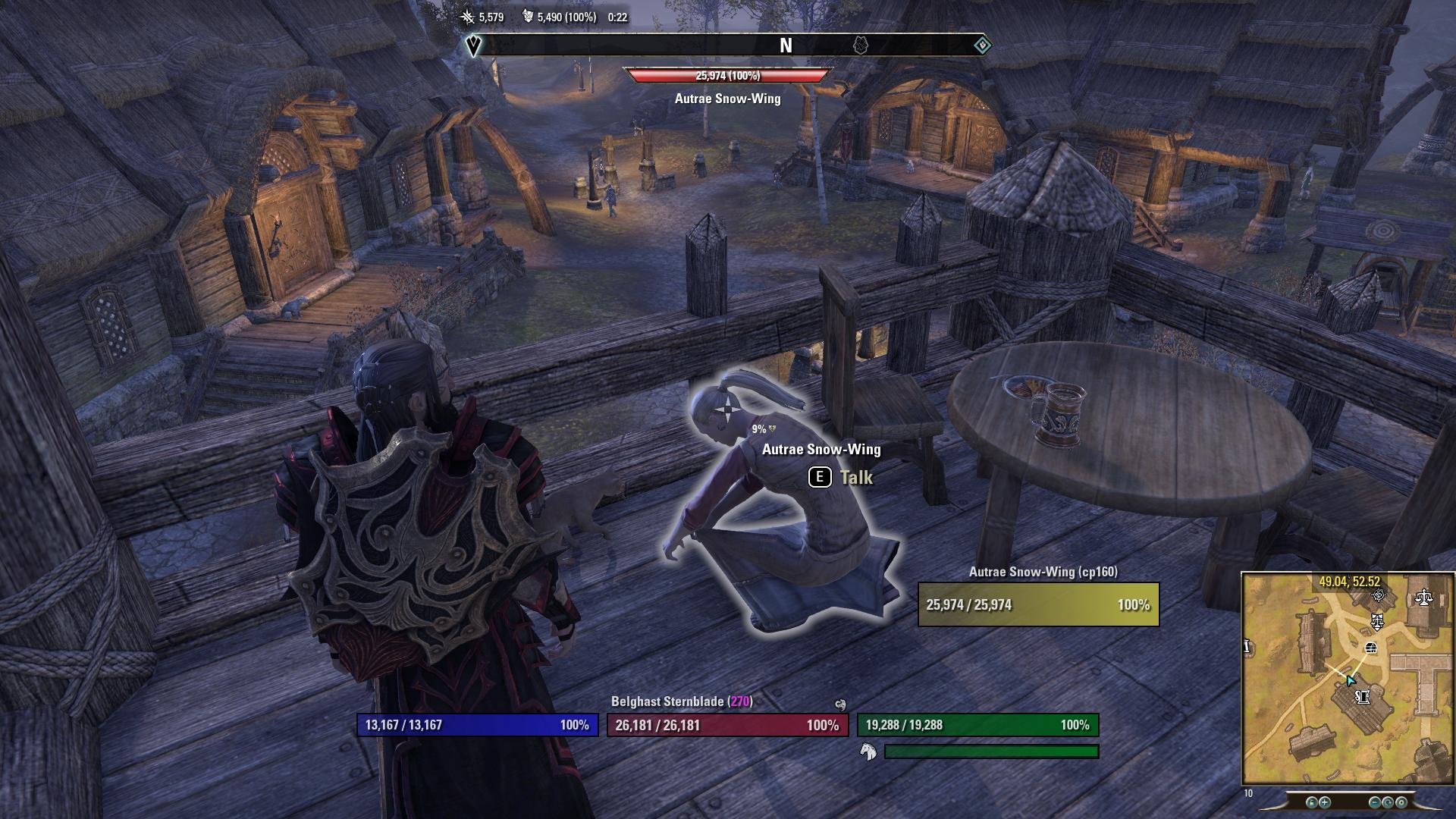The image size is (1456, 819).
Task: Click the teal diamond marker on compass
Action: [982, 45]
